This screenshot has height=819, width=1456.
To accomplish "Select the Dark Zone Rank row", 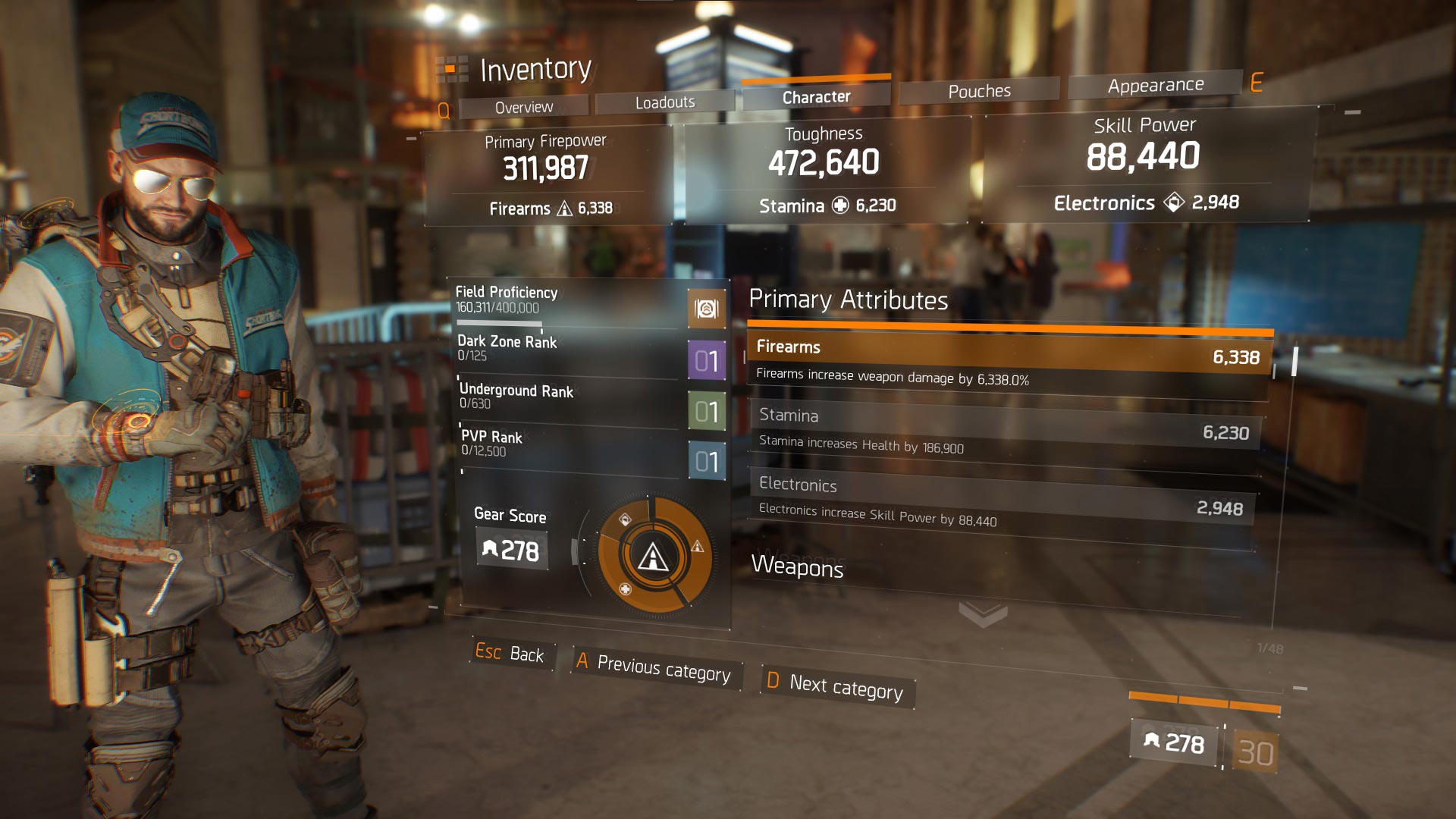I will [569, 350].
